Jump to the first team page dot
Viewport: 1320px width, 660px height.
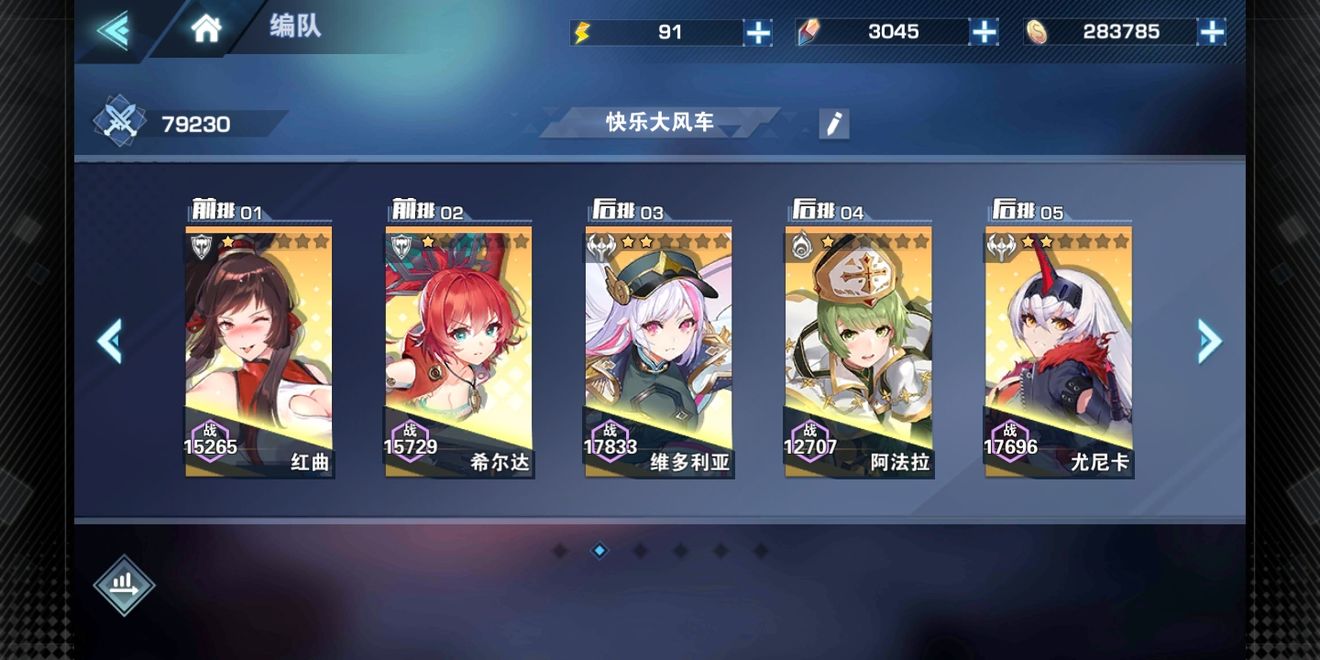point(560,550)
